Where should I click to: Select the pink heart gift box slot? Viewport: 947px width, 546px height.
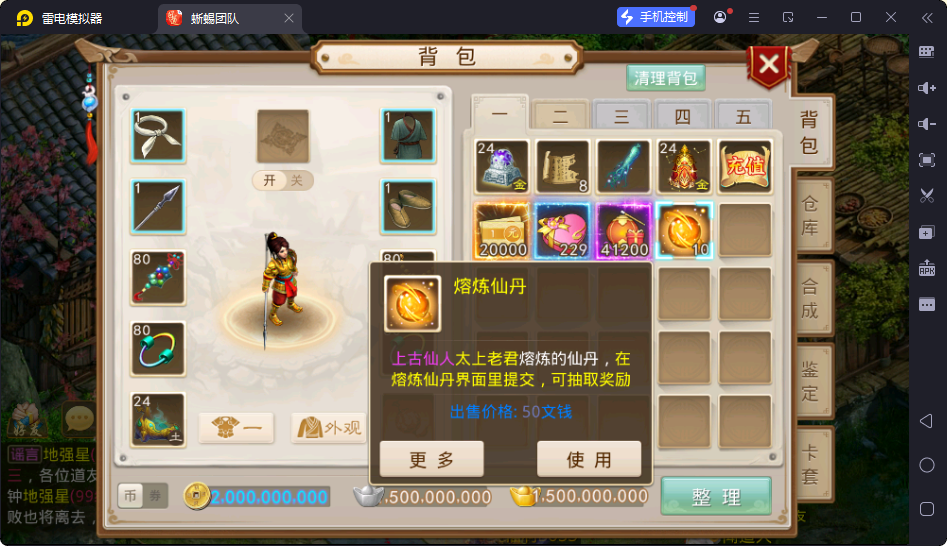point(563,230)
